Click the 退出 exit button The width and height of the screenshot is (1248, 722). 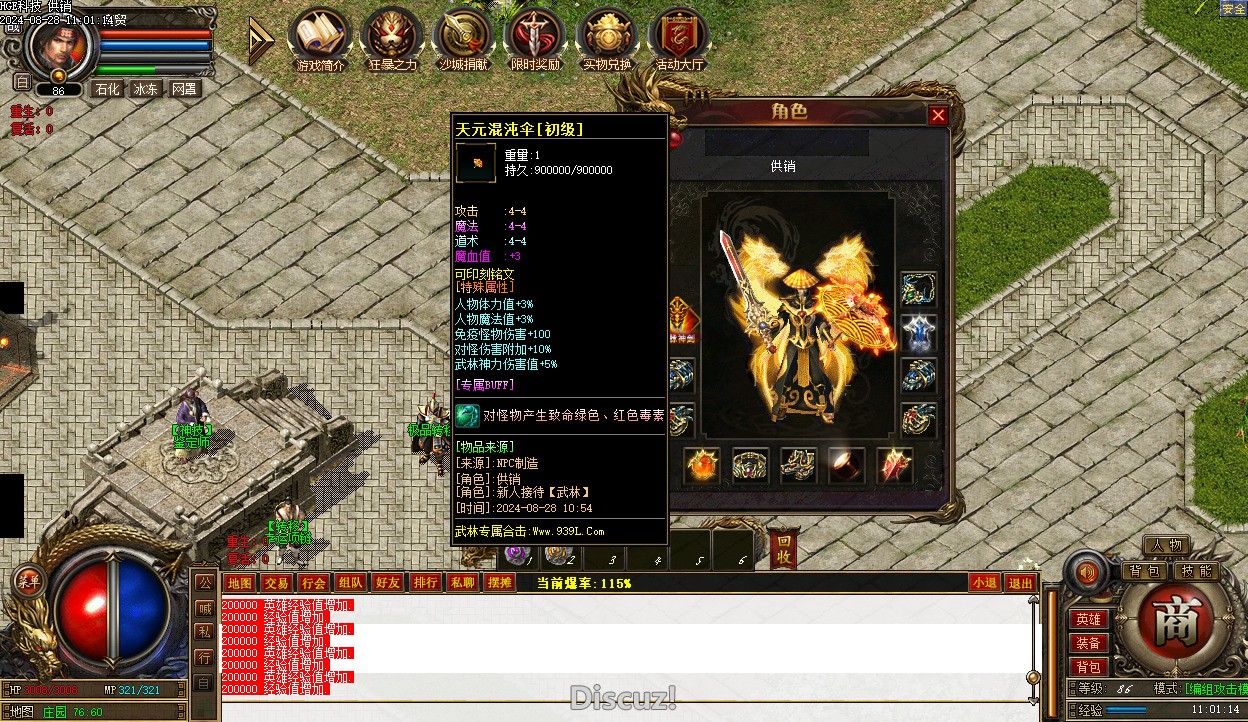pyautogui.click(x=1020, y=583)
